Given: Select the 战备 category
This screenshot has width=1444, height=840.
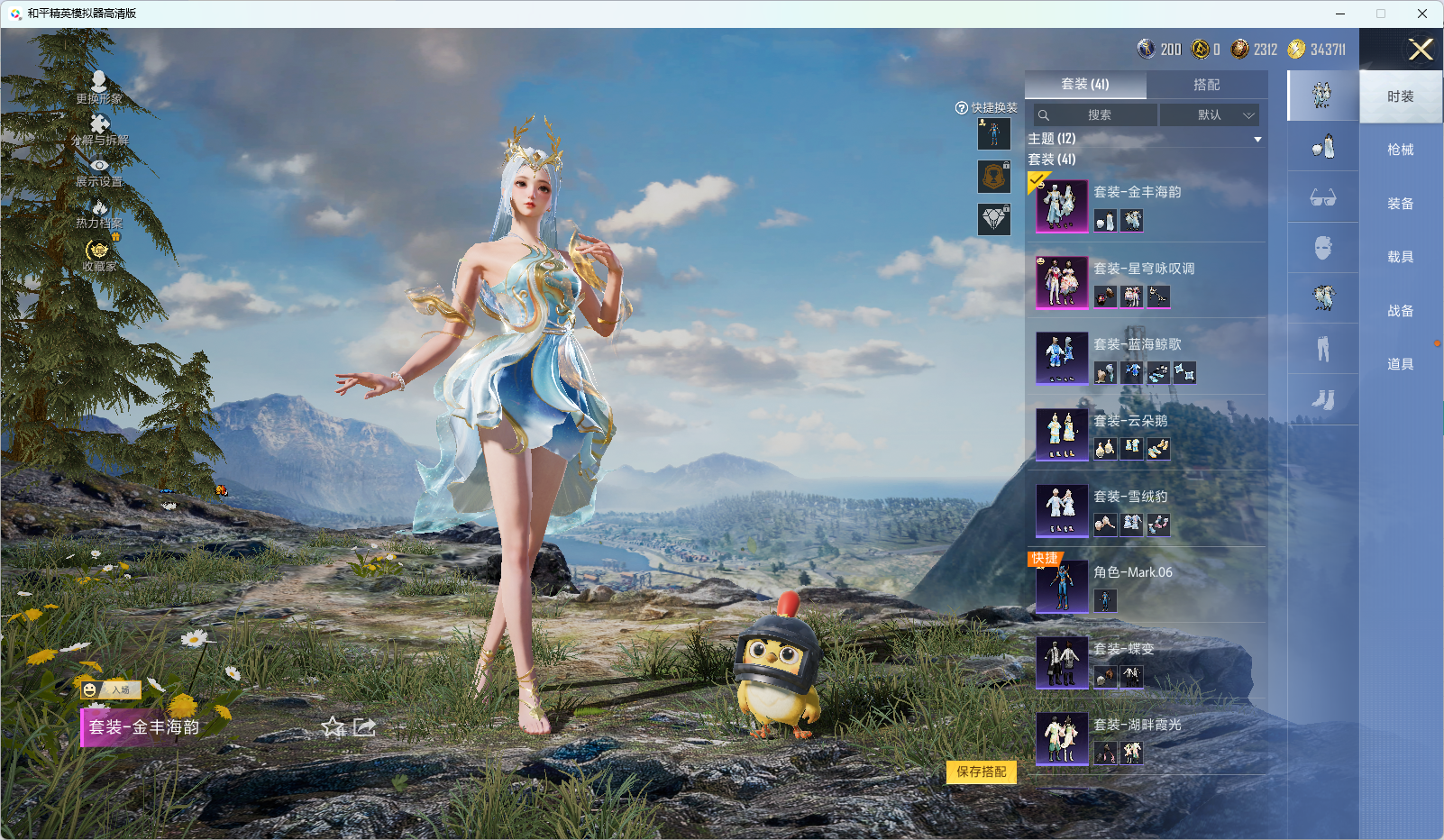Looking at the screenshot, I should coord(1400,311).
